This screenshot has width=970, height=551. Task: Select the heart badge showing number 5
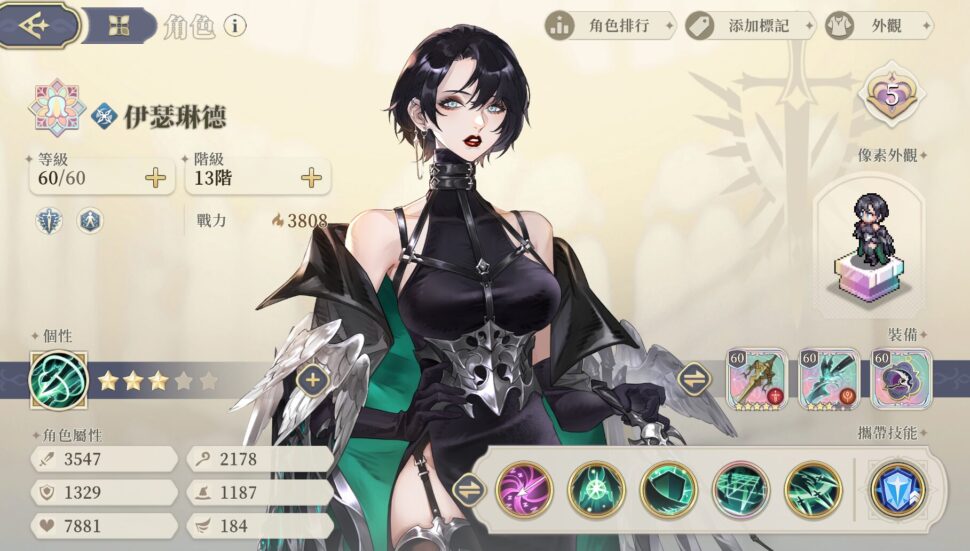[890, 96]
